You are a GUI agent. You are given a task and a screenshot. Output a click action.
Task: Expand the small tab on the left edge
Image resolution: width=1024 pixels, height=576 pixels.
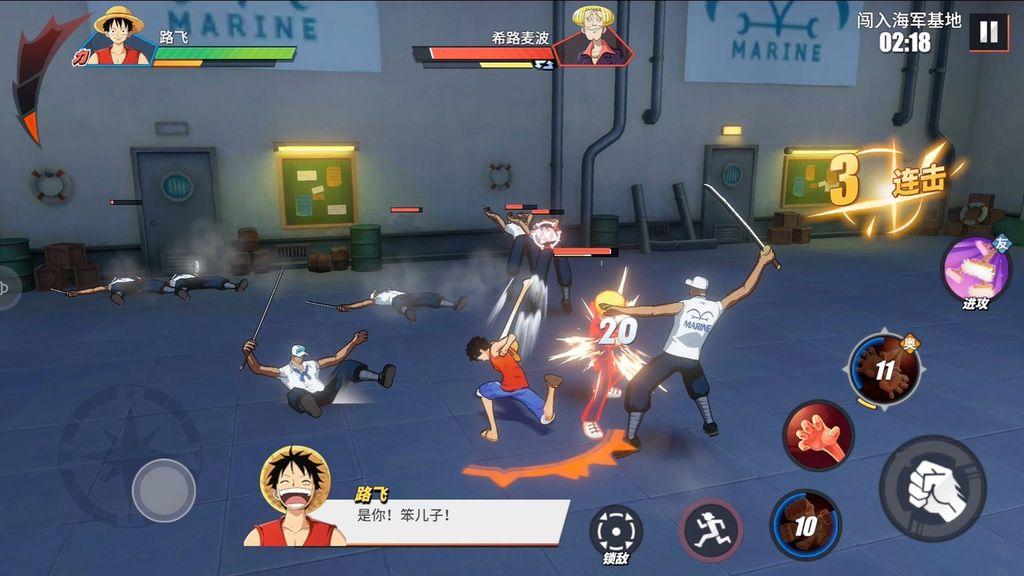(x=8, y=288)
